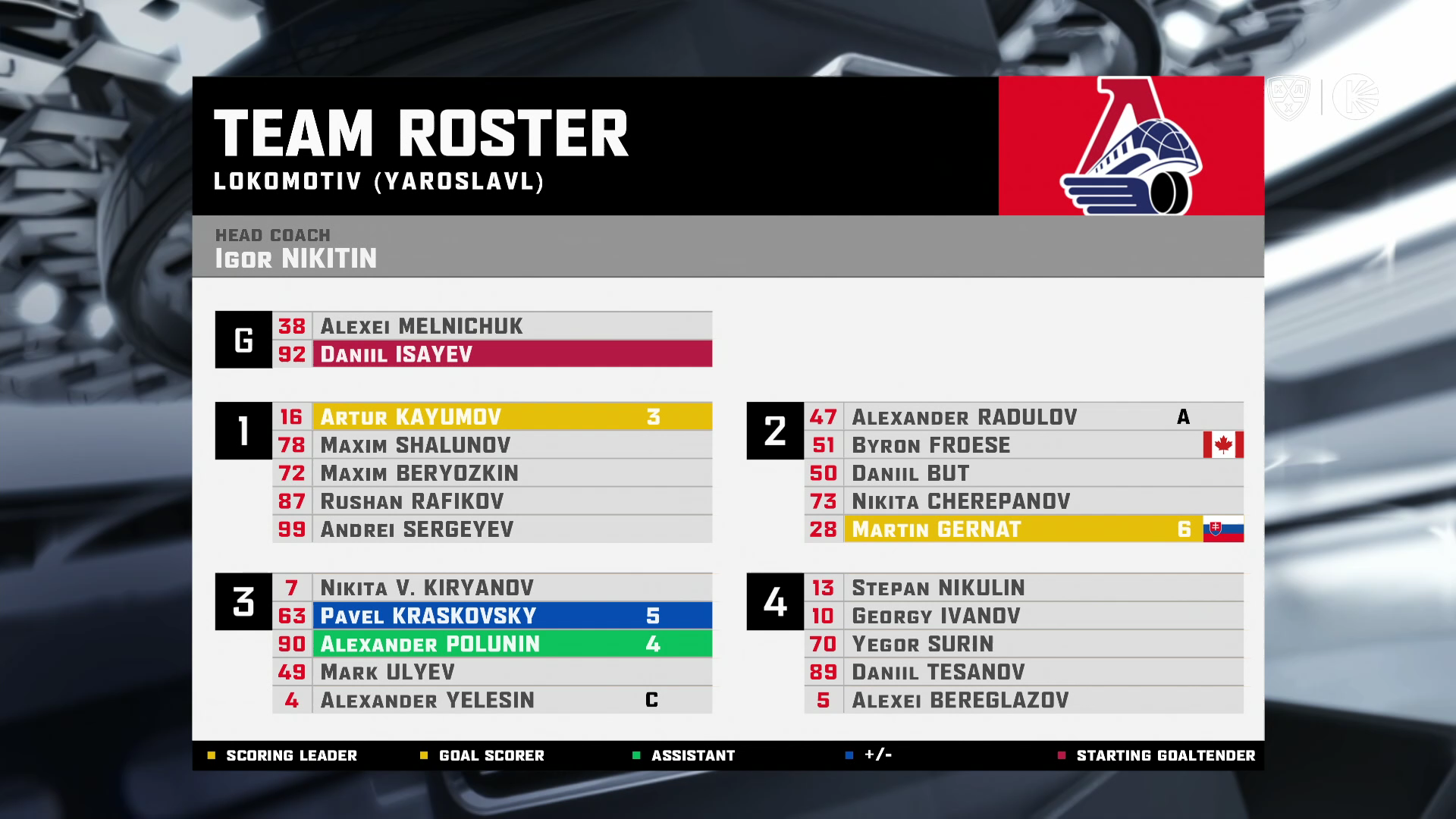Choose starting goaltender Daniil Isayev

point(493,354)
